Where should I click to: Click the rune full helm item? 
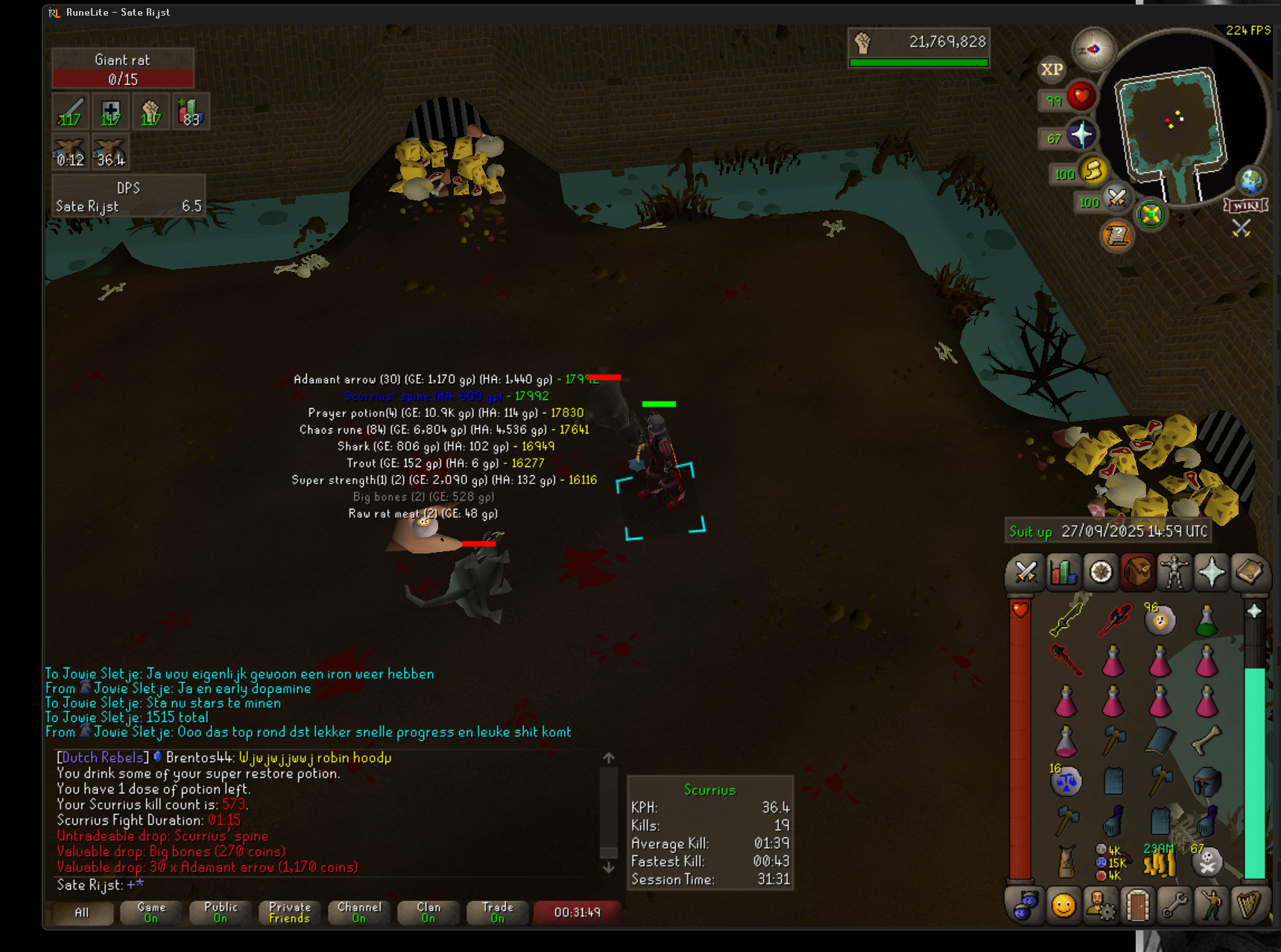point(1206,781)
